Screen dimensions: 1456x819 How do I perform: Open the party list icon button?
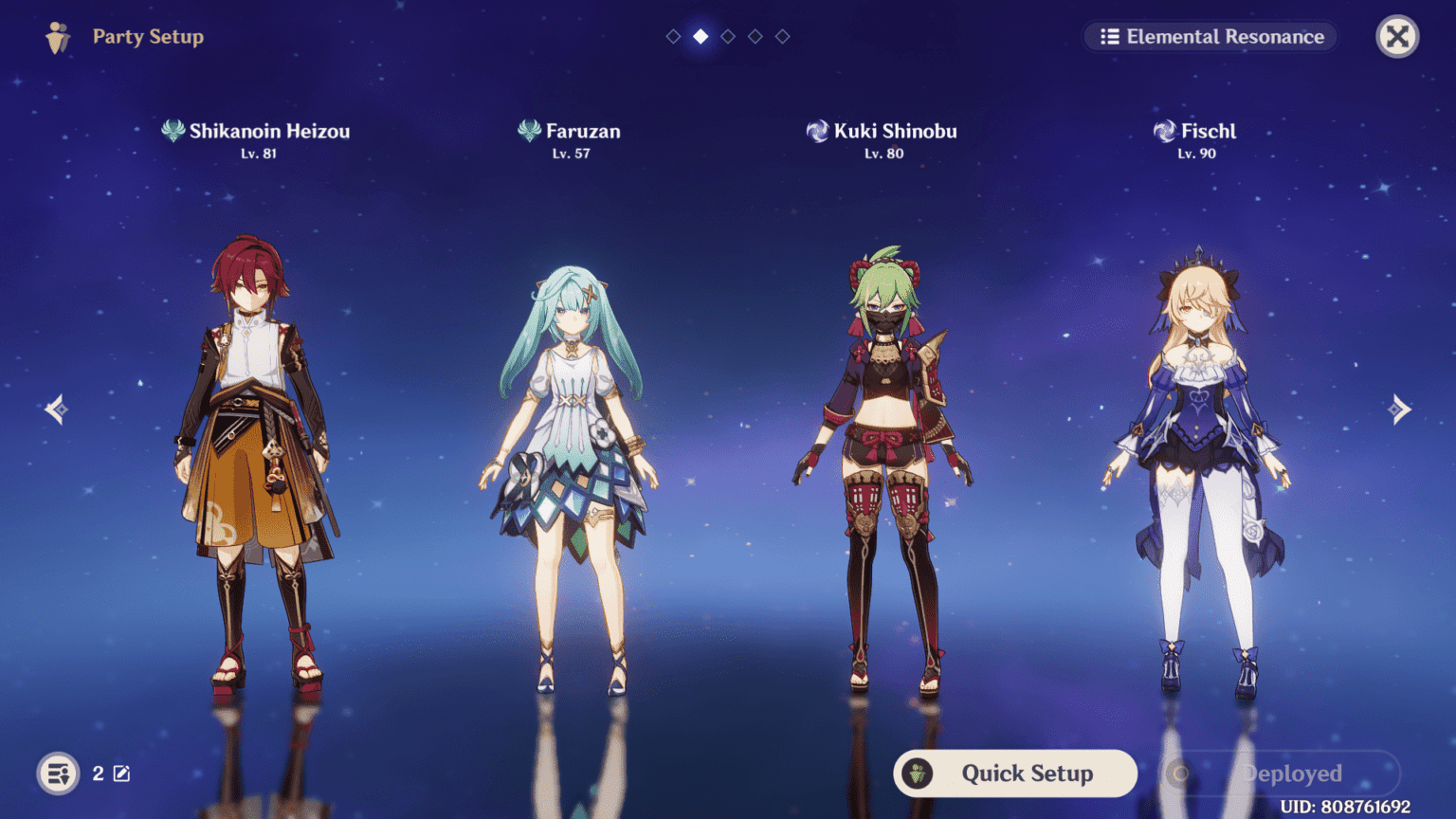point(58,773)
